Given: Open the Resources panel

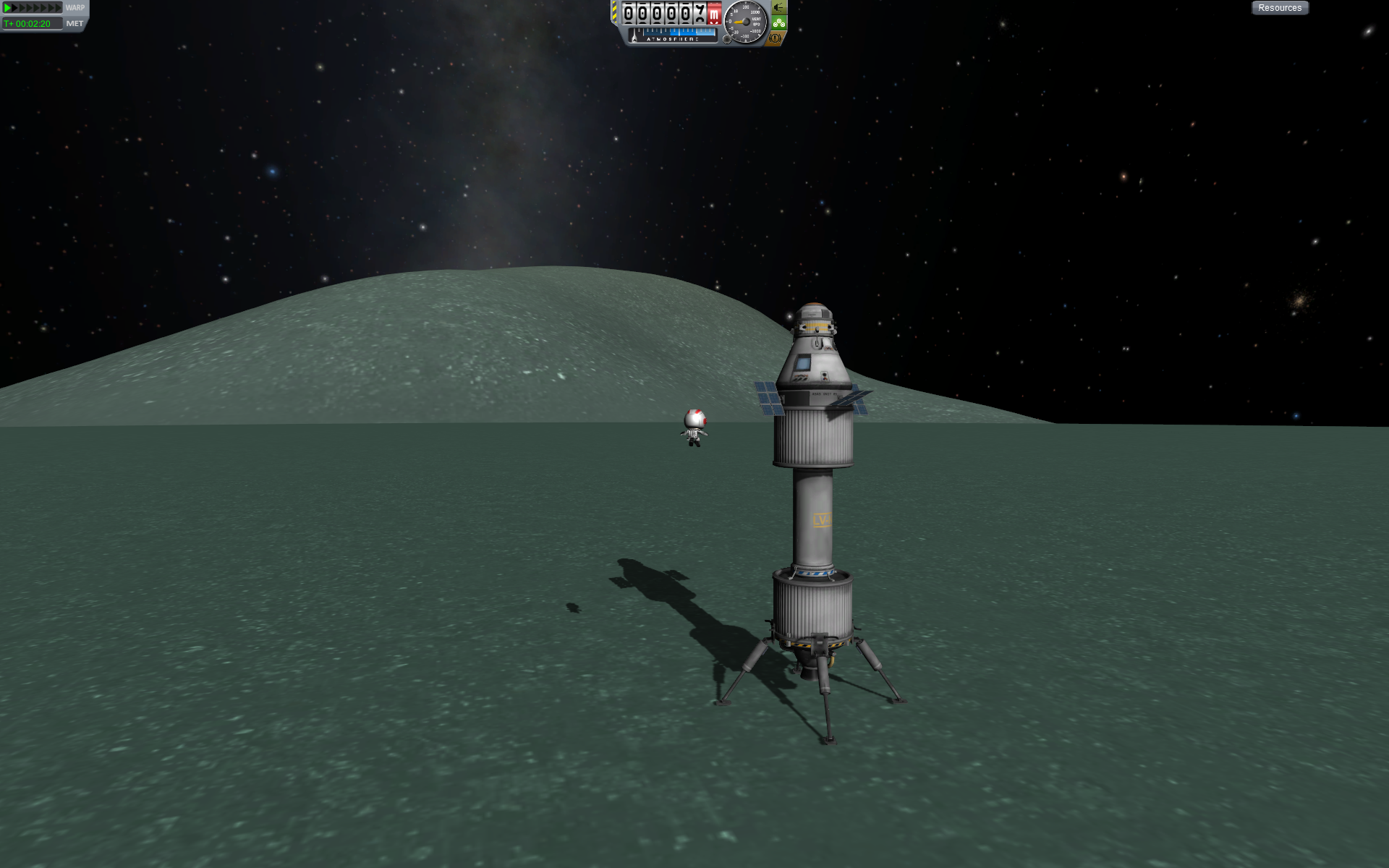Looking at the screenshot, I should click(1279, 8).
